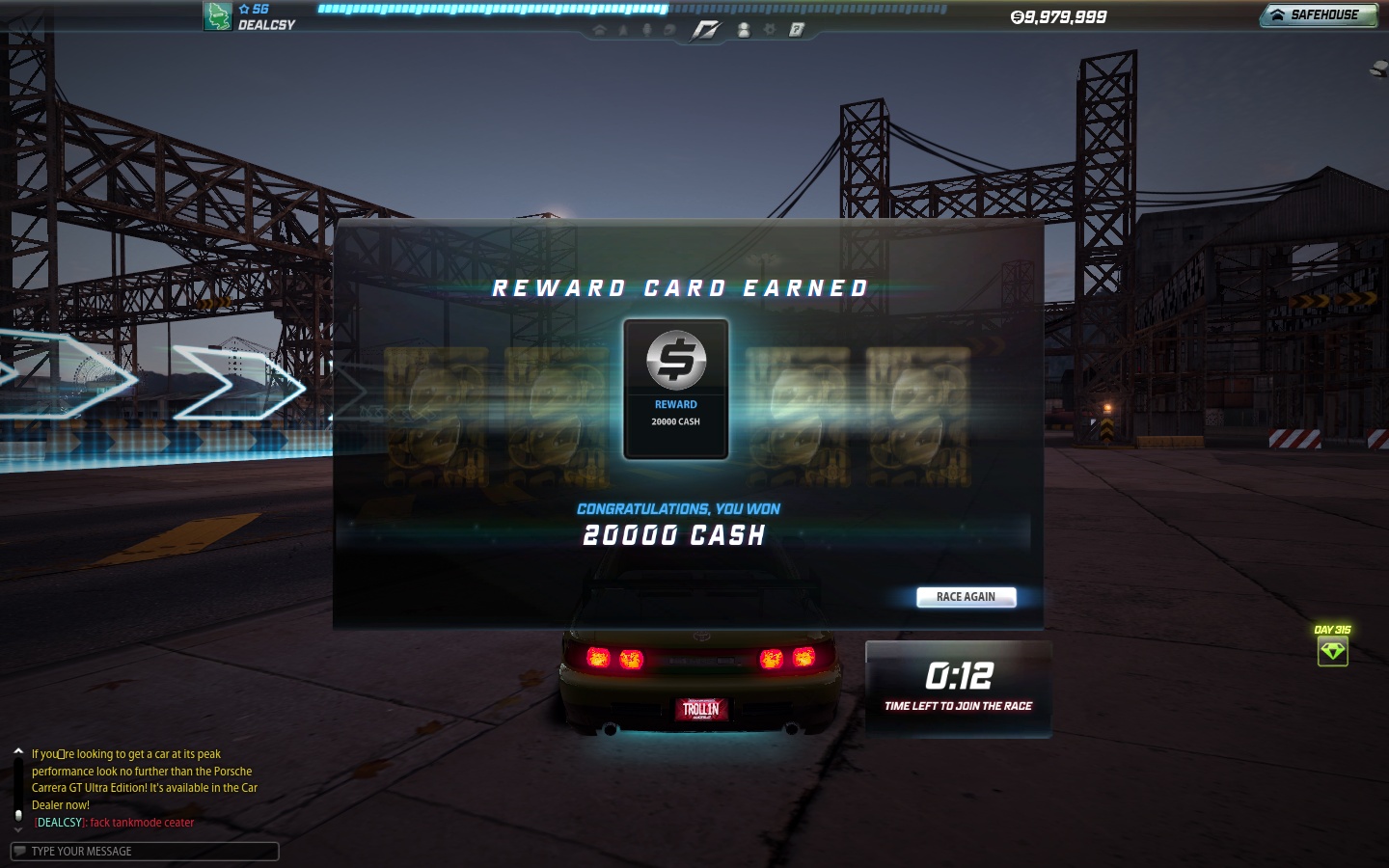
Task: Open the Need for Speed logo menu
Action: click(x=705, y=30)
